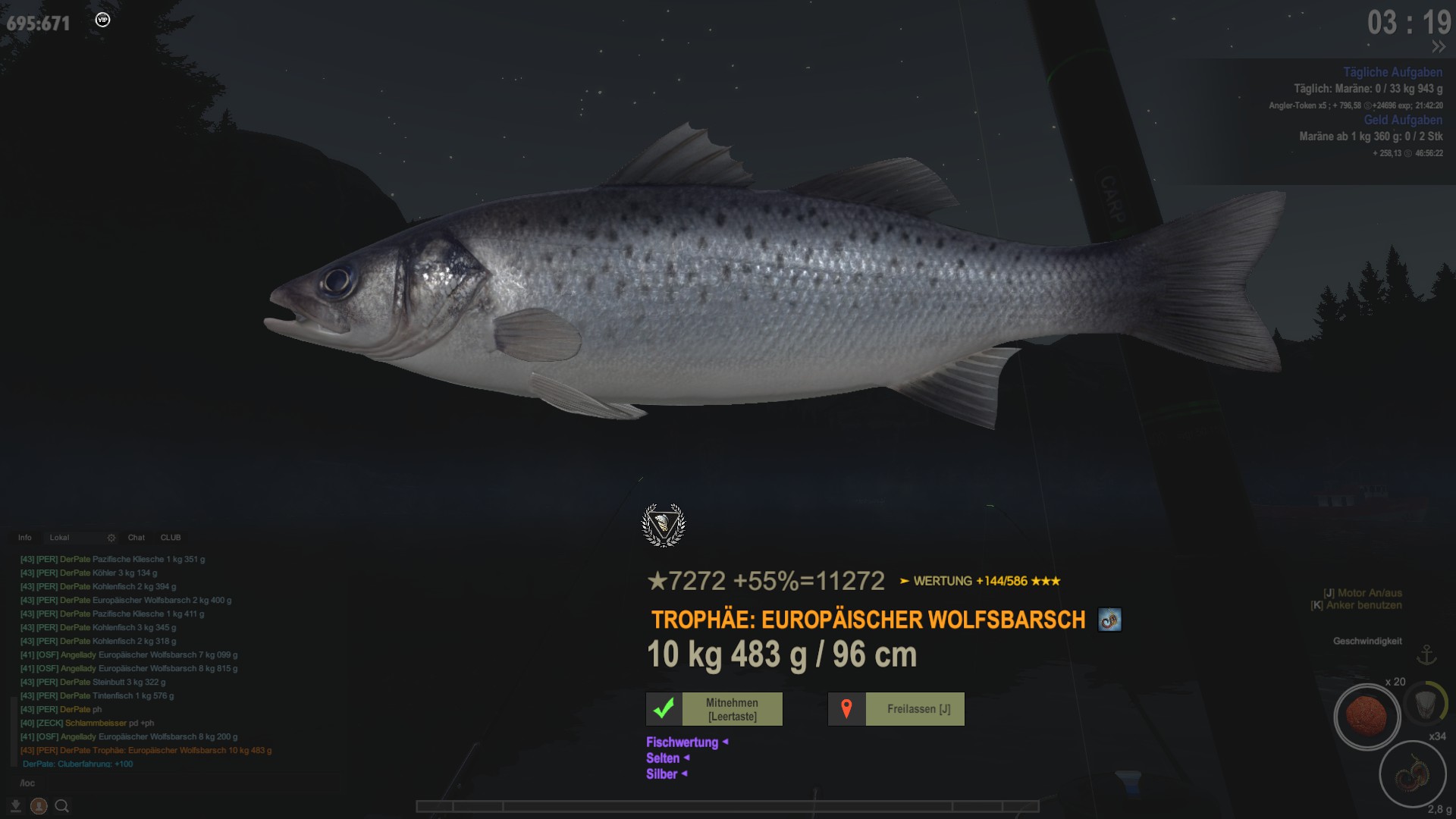Open the CLUB chat tab

[171, 538]
